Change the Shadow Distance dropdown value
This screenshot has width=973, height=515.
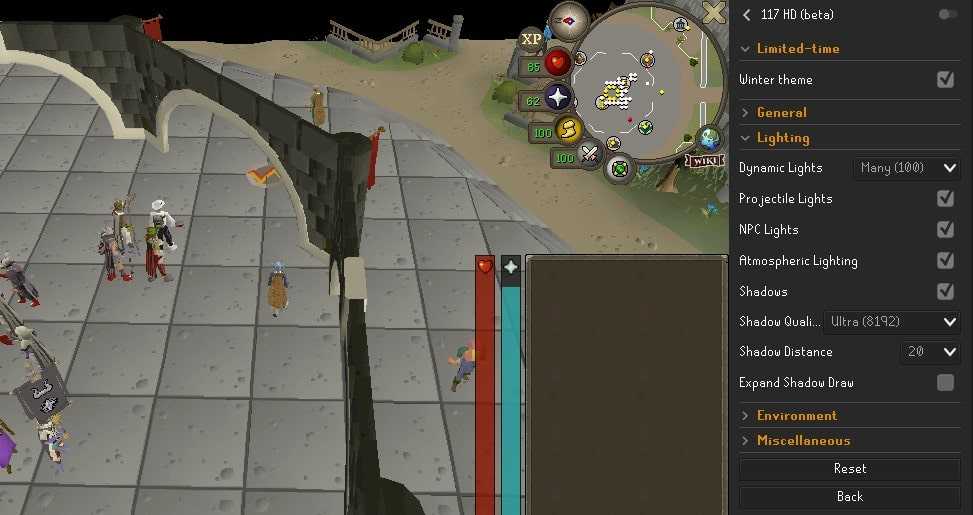pos(930,352)
